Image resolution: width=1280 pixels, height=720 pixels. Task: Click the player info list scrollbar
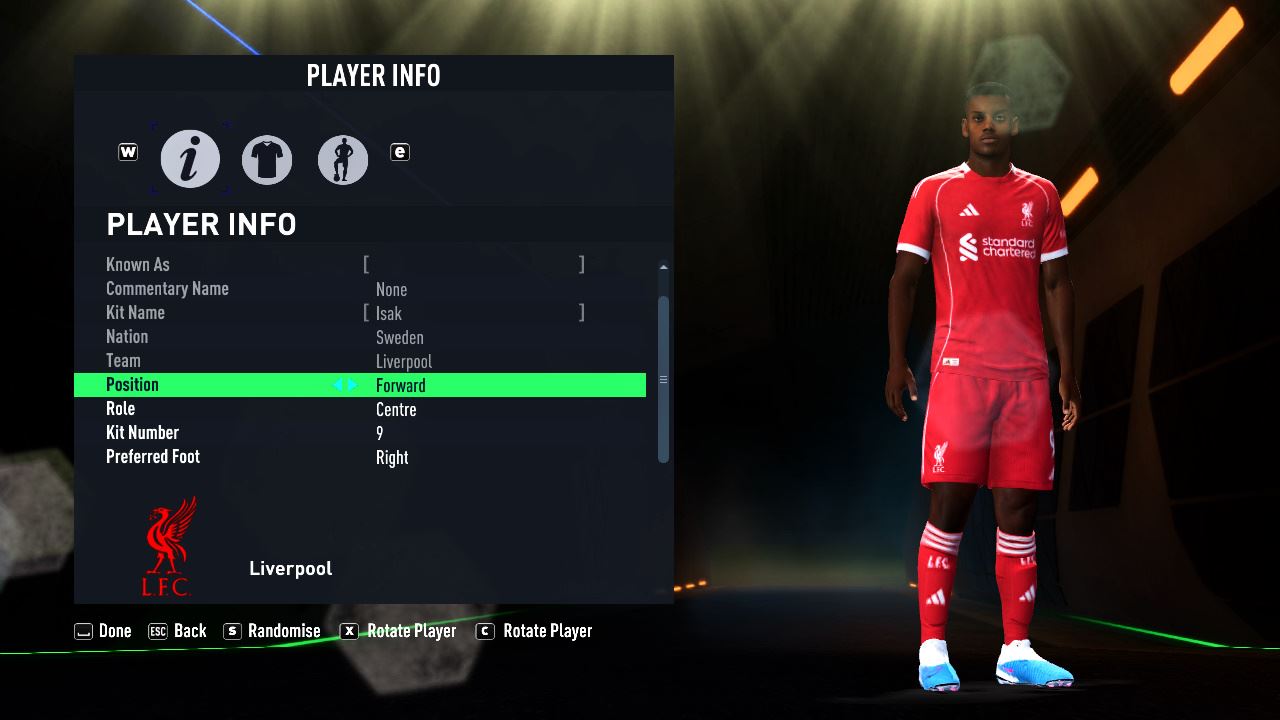pos(663,379)
